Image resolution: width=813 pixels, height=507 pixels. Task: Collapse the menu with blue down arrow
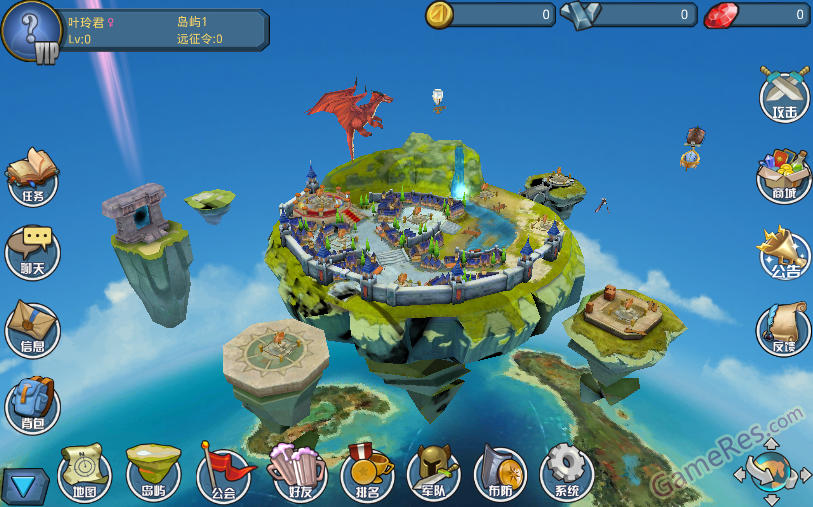[22, 486]
